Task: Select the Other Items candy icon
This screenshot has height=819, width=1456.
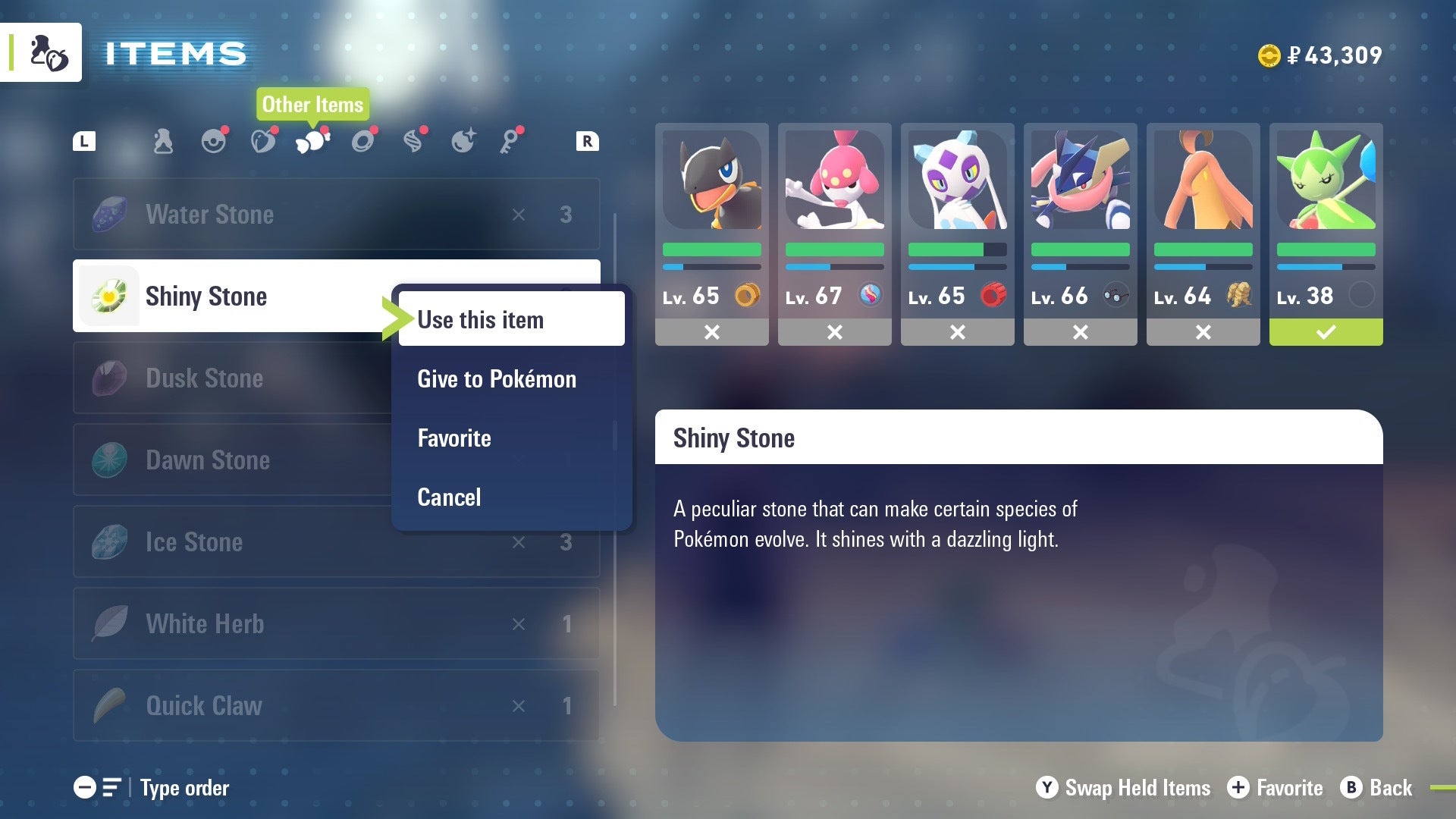Action: coord(313,140)
